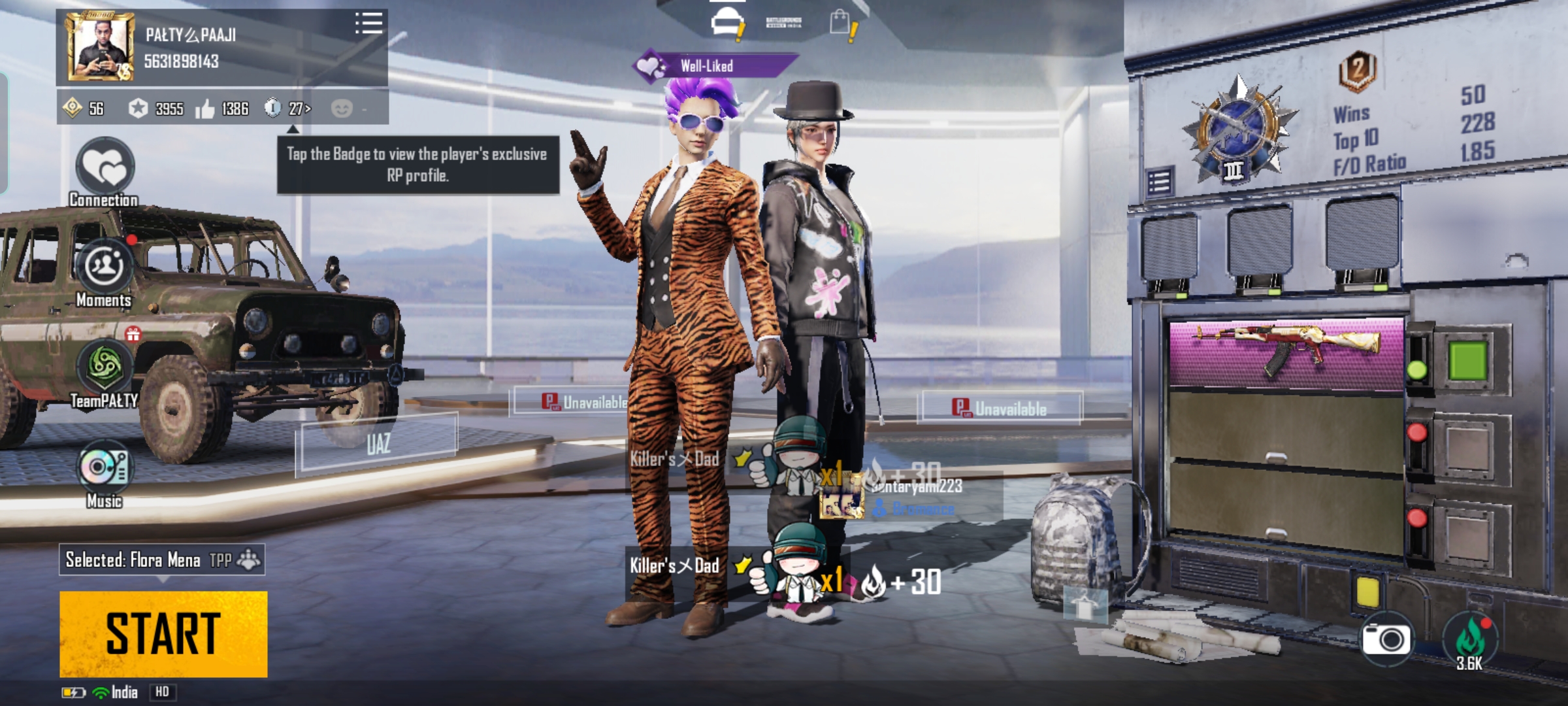This screenshot has width=1568, height=706.
Task: Tap the RP badge level 27
Action: [x=288, y=108]
